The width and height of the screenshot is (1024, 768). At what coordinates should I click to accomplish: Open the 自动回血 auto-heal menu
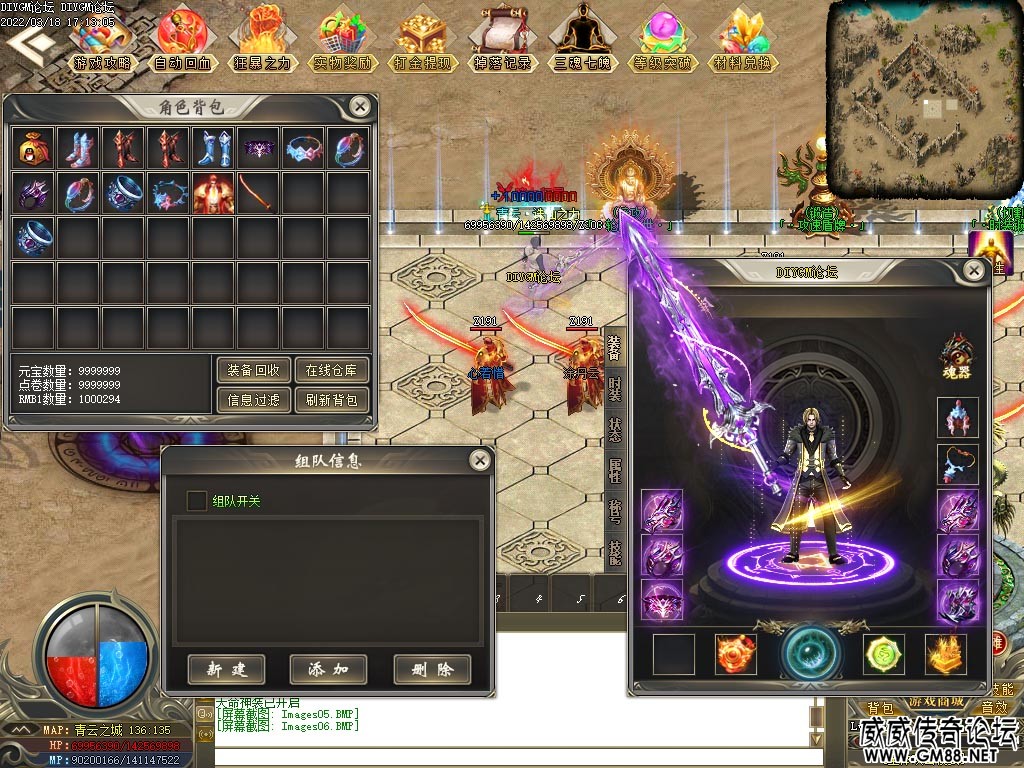point(183,40)
